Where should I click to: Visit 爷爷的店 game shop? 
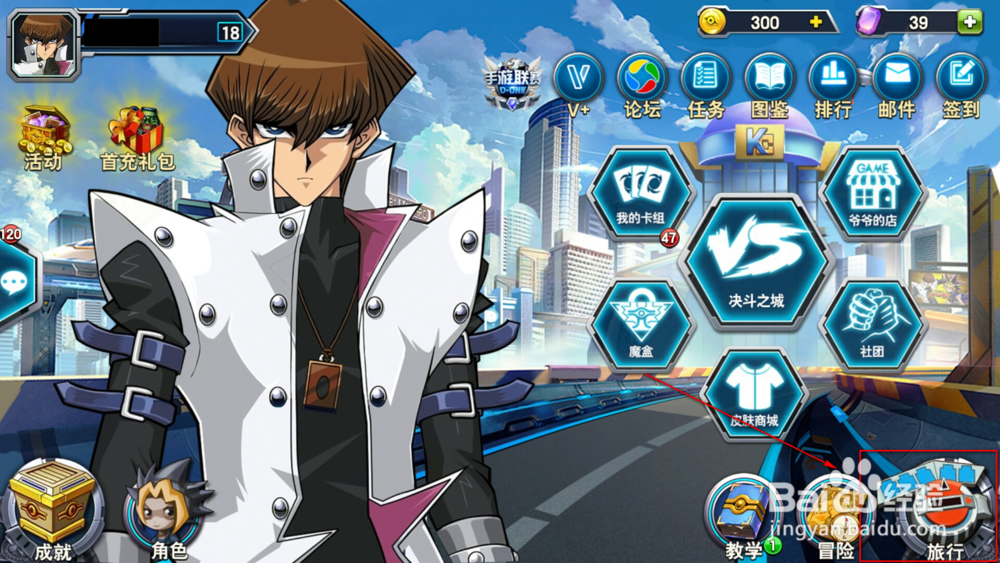coord(873,193)
